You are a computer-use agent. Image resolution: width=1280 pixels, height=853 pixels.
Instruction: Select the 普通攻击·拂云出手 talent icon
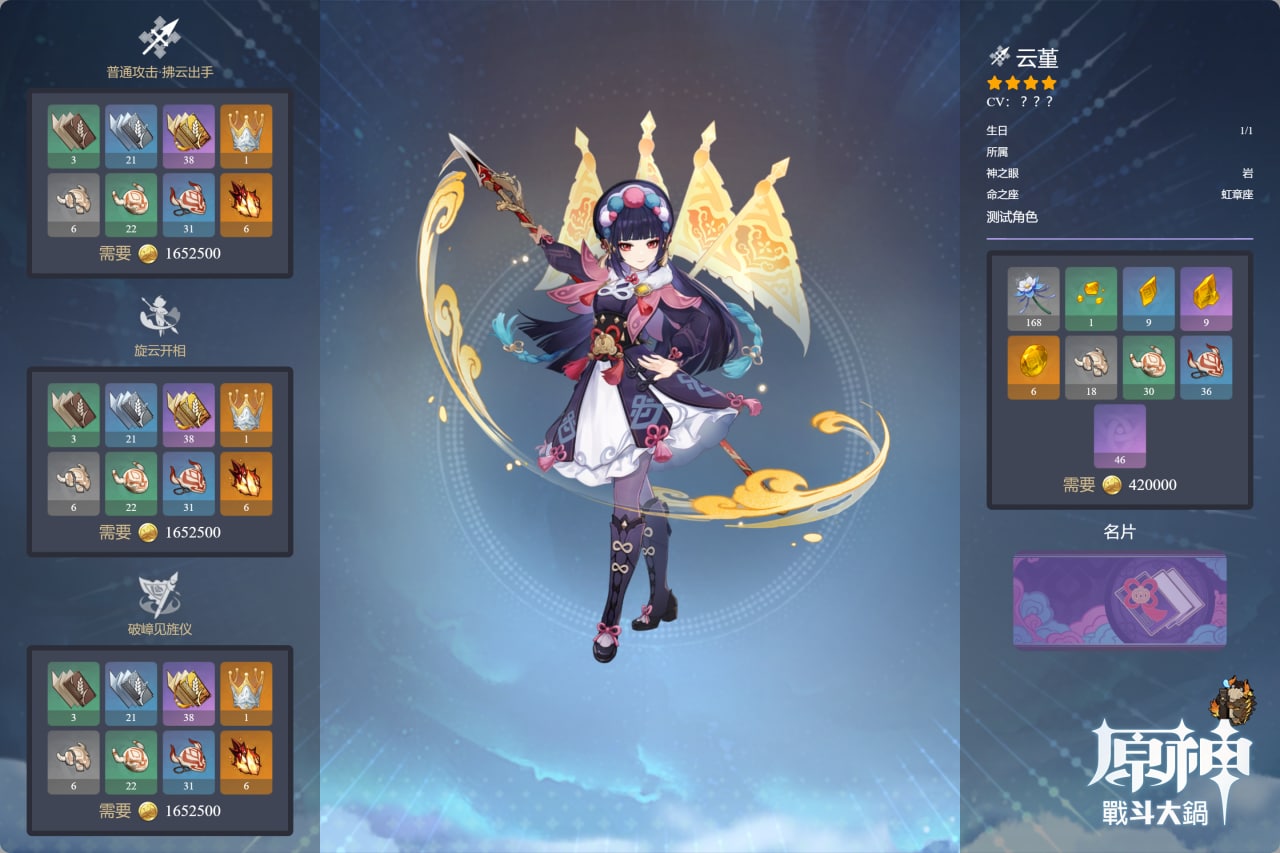pyautogui.click(x=160, y=38)
